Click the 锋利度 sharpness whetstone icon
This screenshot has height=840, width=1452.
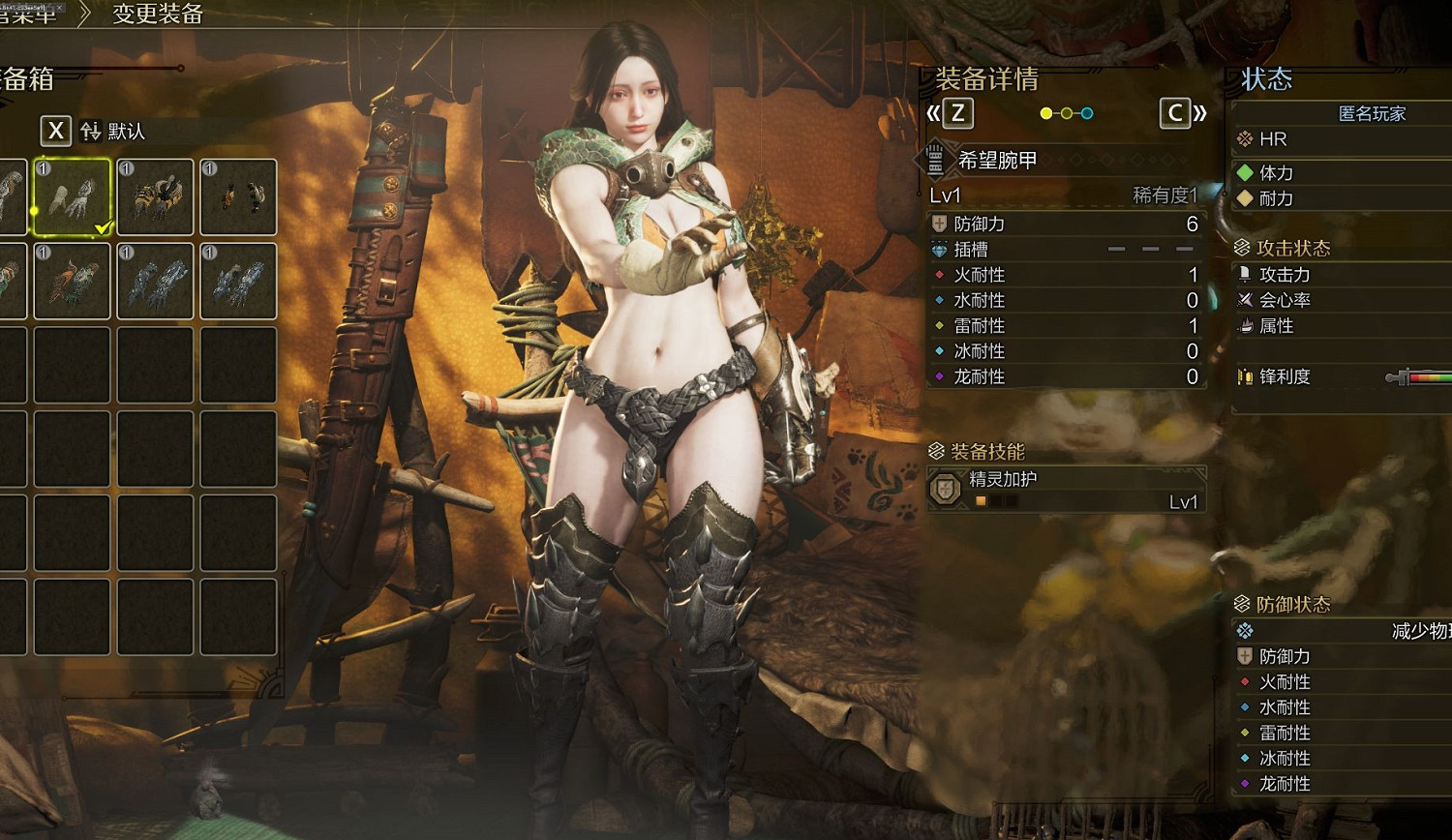point(1245,376)
